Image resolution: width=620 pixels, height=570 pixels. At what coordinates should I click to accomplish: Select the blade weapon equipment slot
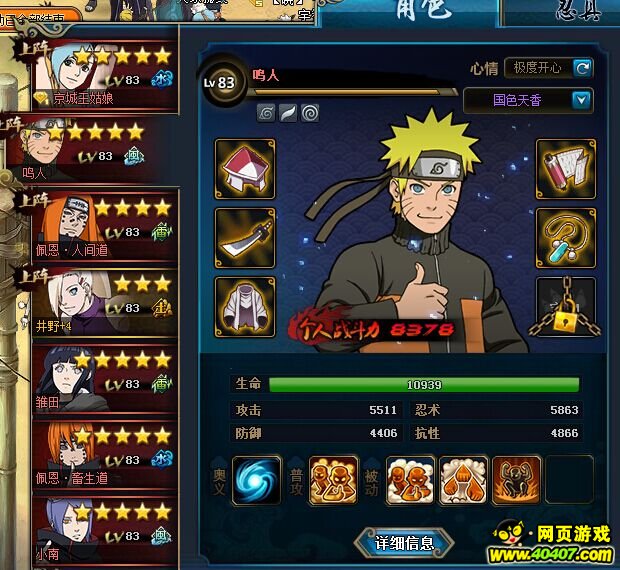point(245,237)
